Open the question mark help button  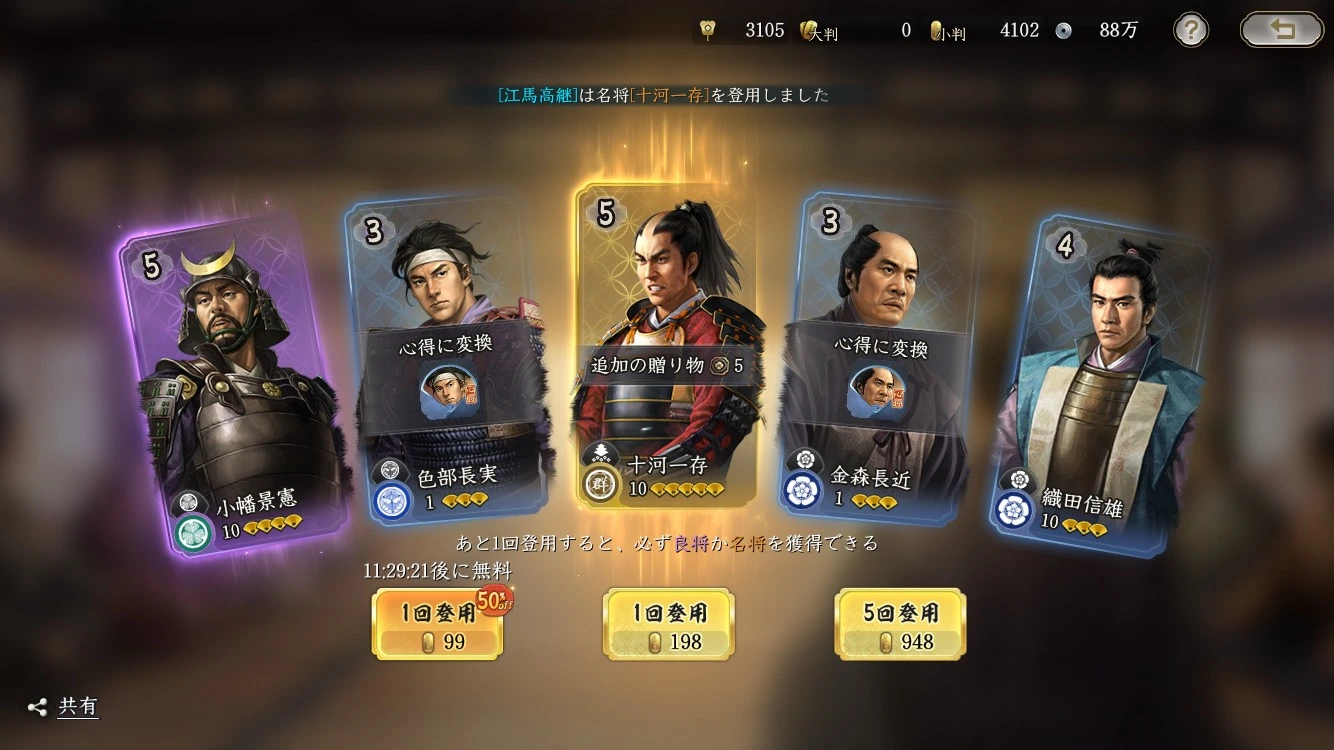[1190, 30]
